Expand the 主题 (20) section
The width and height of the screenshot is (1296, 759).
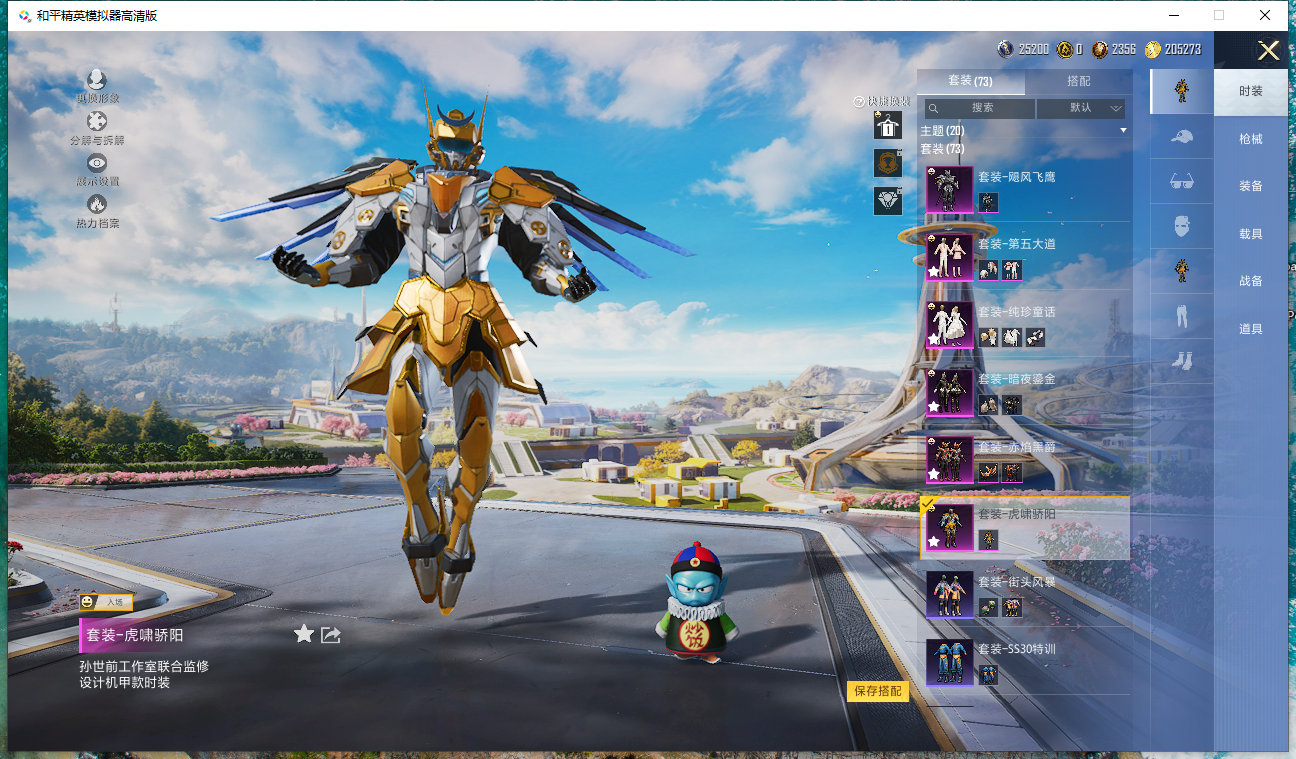1024,131
